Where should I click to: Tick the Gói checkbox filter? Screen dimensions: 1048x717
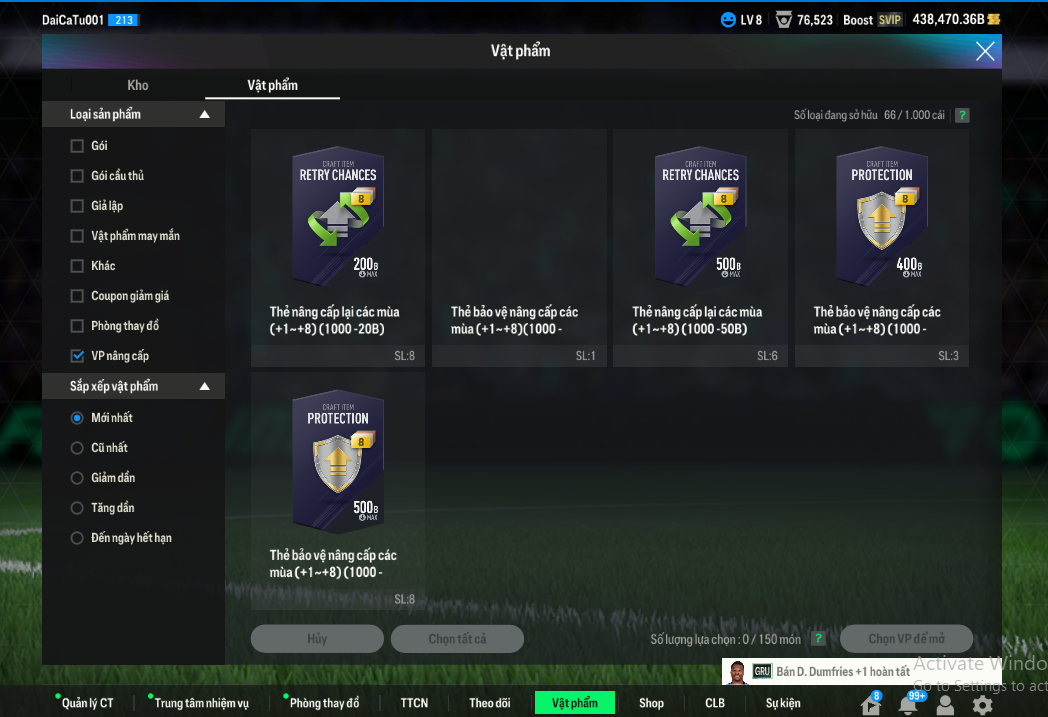78,146
